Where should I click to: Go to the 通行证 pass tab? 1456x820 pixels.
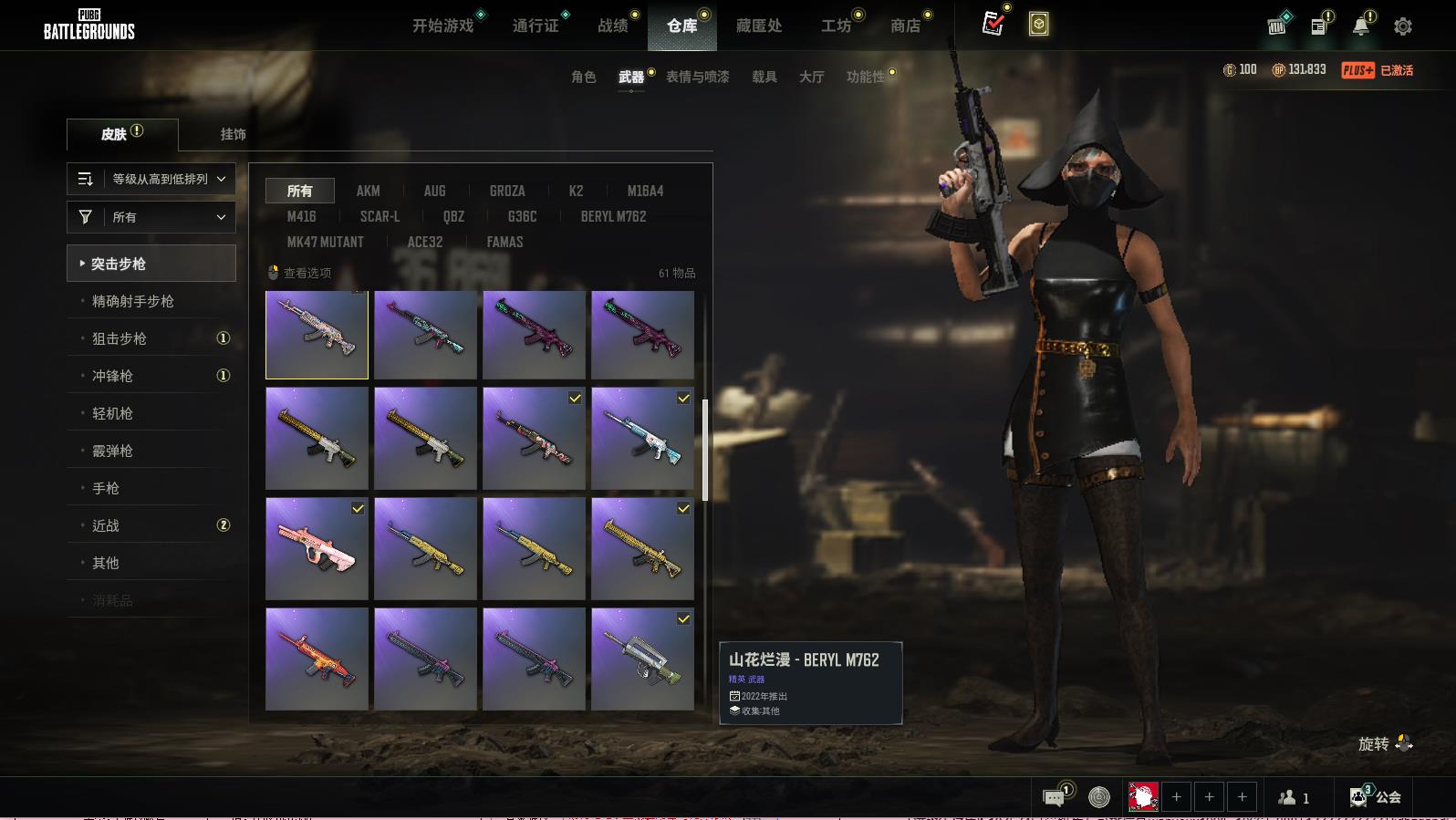536,26
